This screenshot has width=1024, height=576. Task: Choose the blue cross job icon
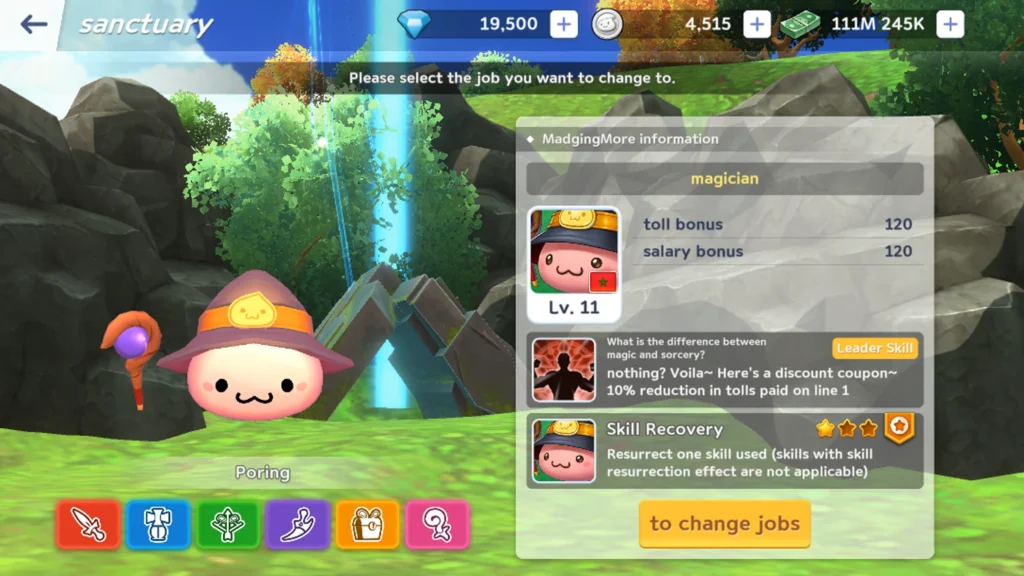click(158, 524)
